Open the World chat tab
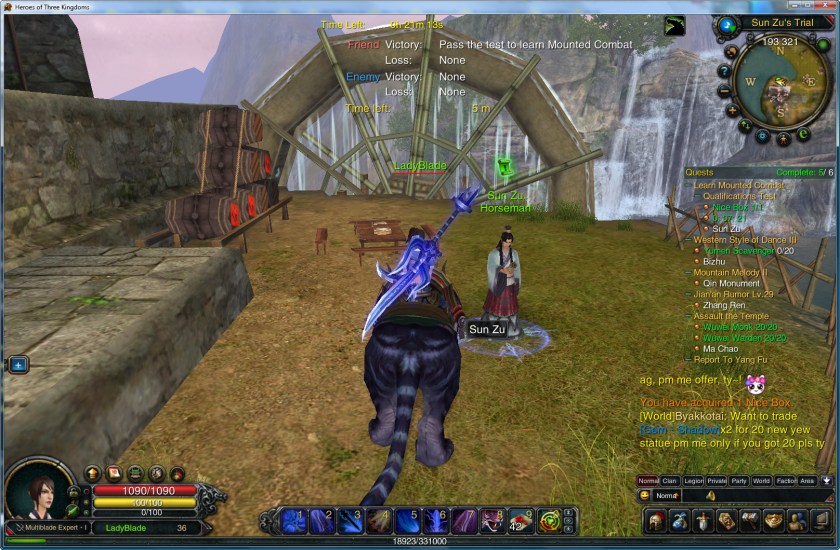 coord(761,481)
